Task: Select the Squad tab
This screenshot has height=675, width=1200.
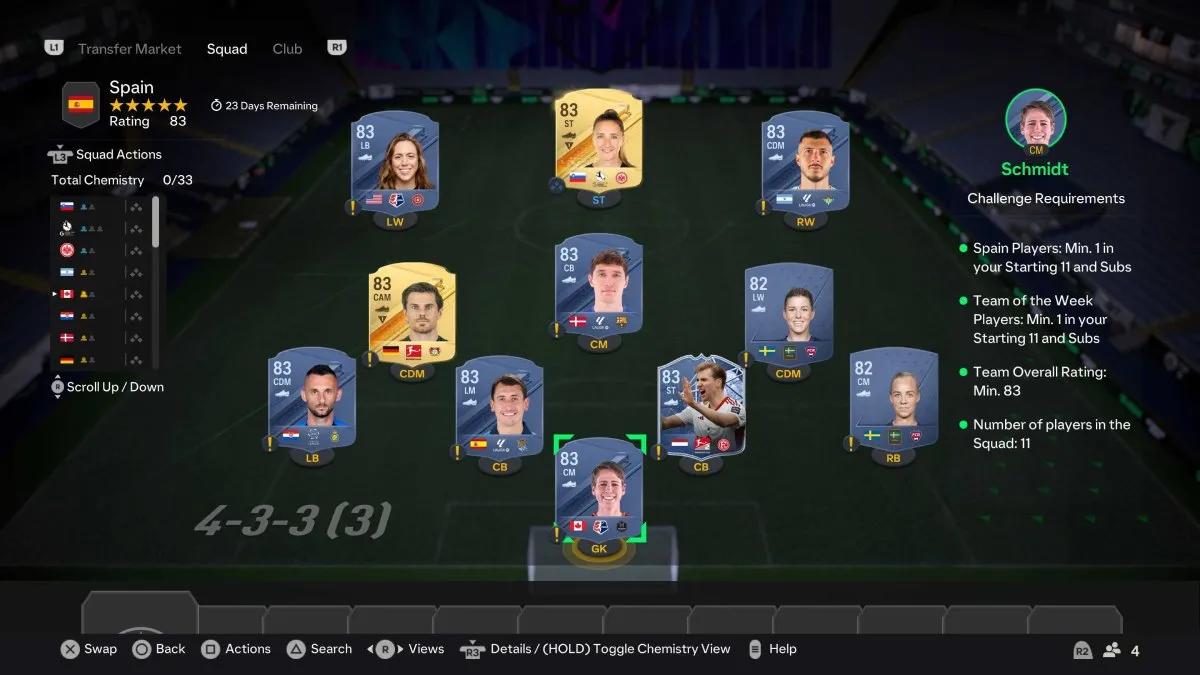Action: 227,49
